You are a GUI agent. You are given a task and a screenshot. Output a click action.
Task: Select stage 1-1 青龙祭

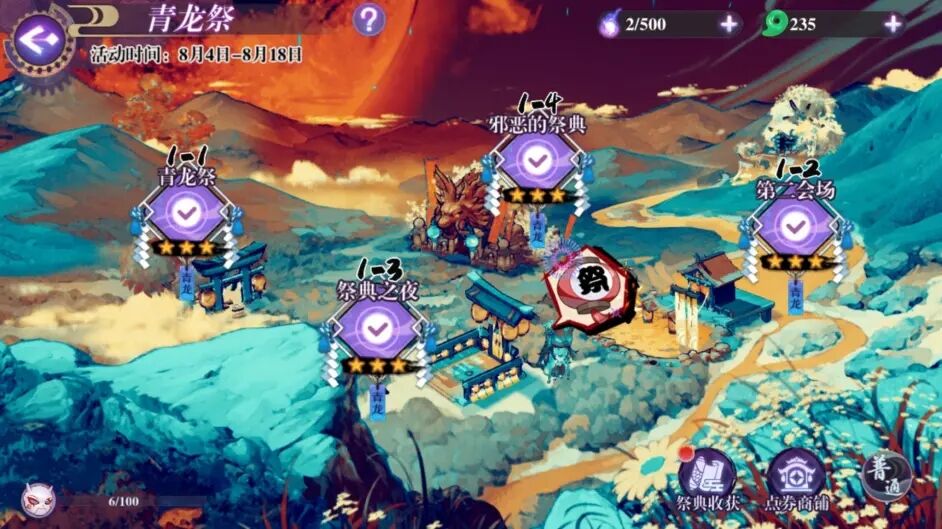pos(185,214)
